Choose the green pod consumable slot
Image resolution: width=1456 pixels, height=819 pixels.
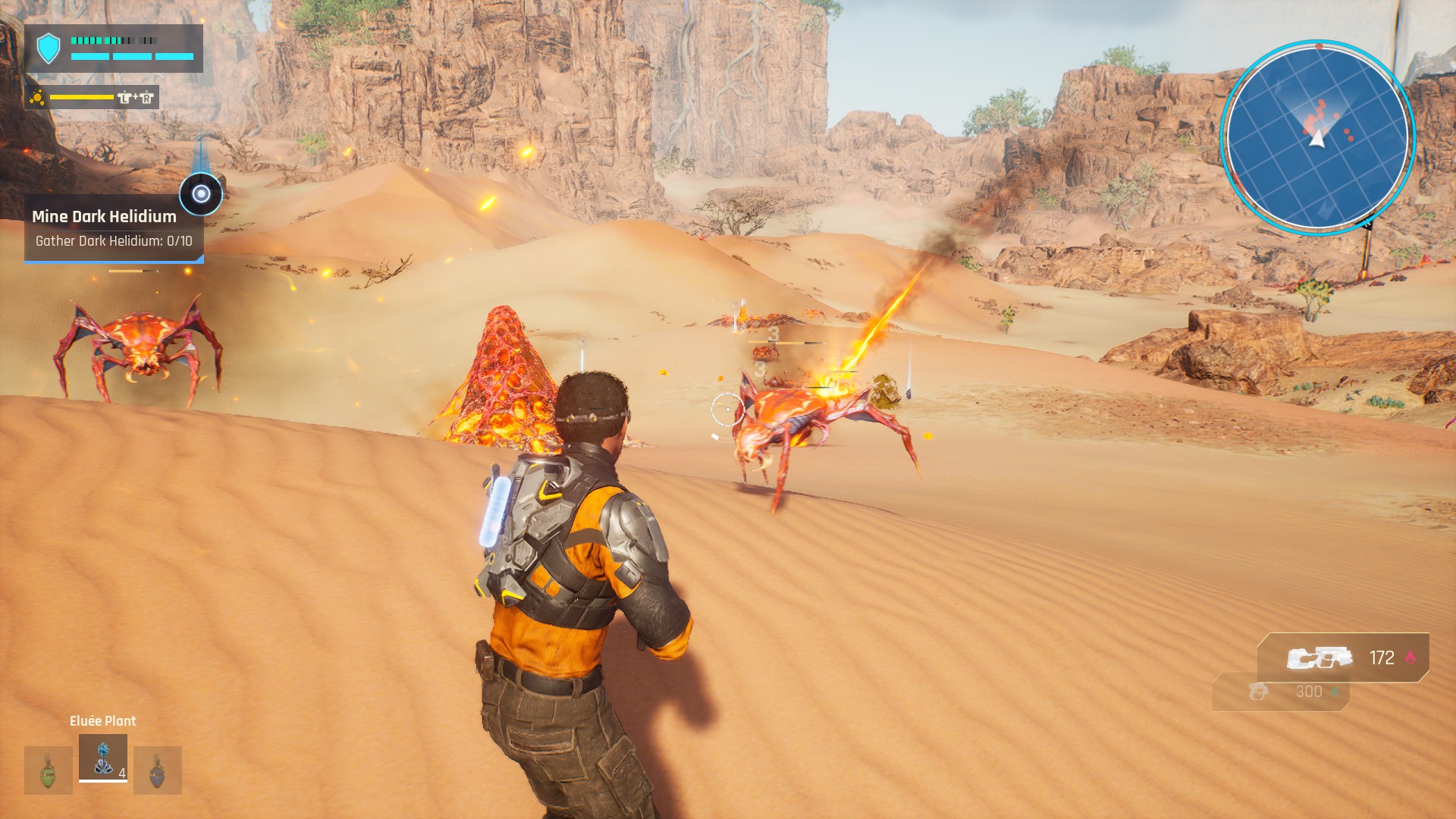point(49,770)
